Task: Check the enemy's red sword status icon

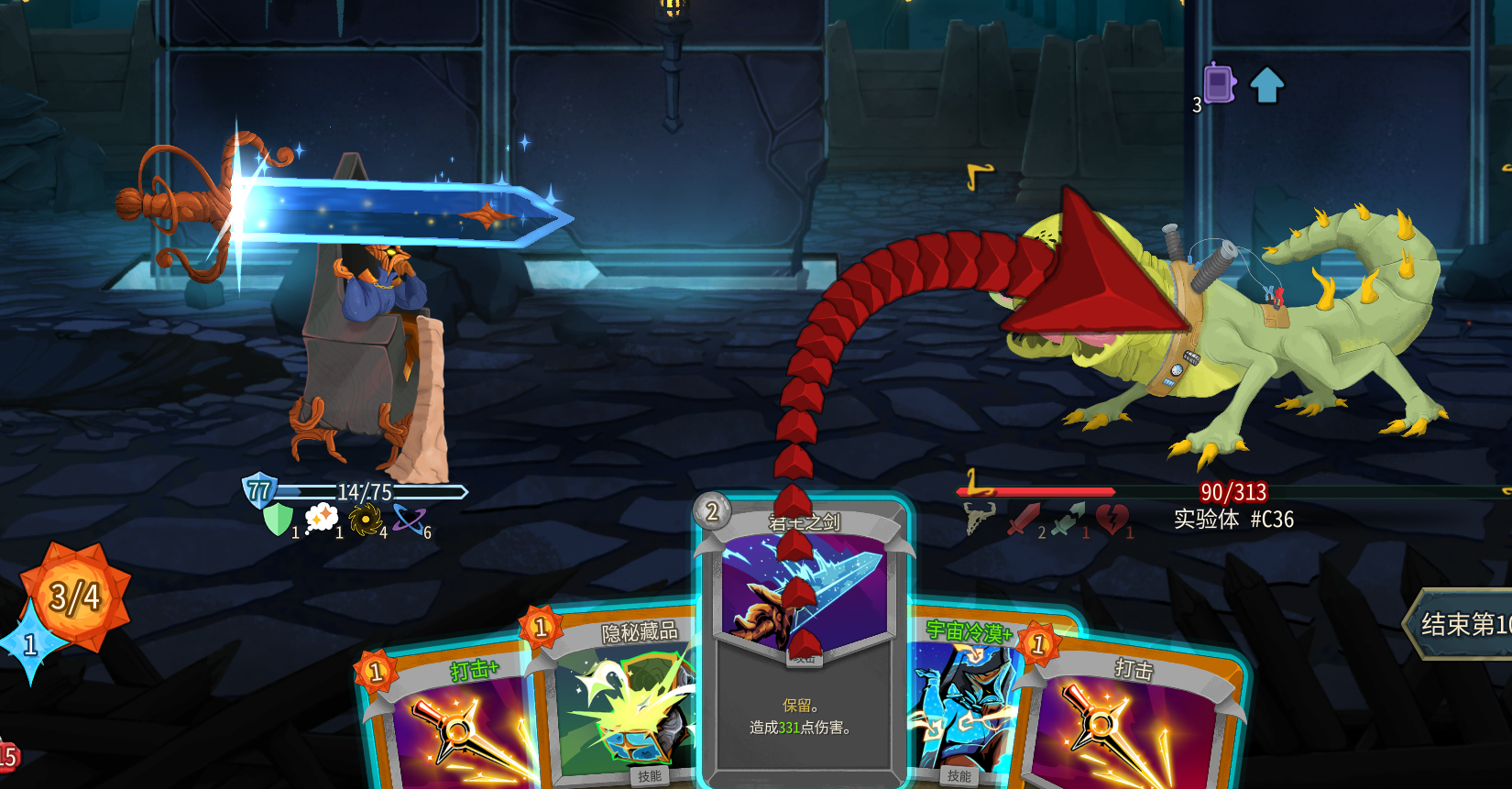Action: point(1024,520)
